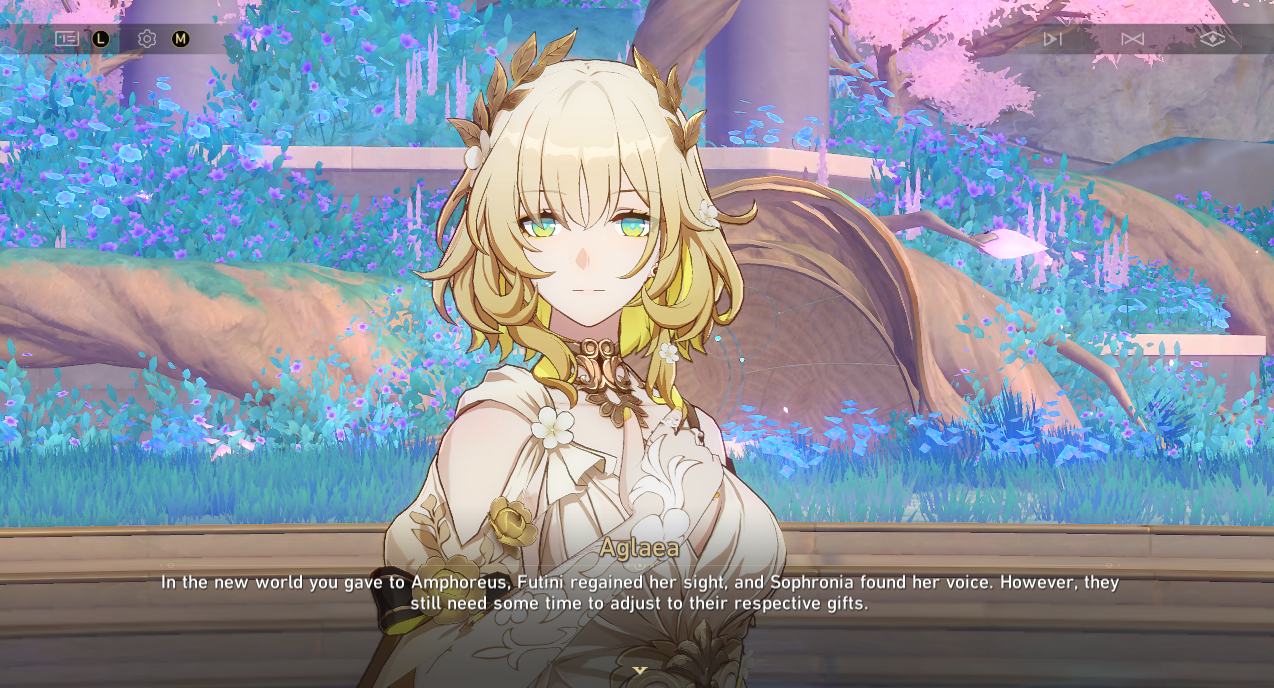Advance dialogue via the bottom arrow indicator

pos(640,671)
